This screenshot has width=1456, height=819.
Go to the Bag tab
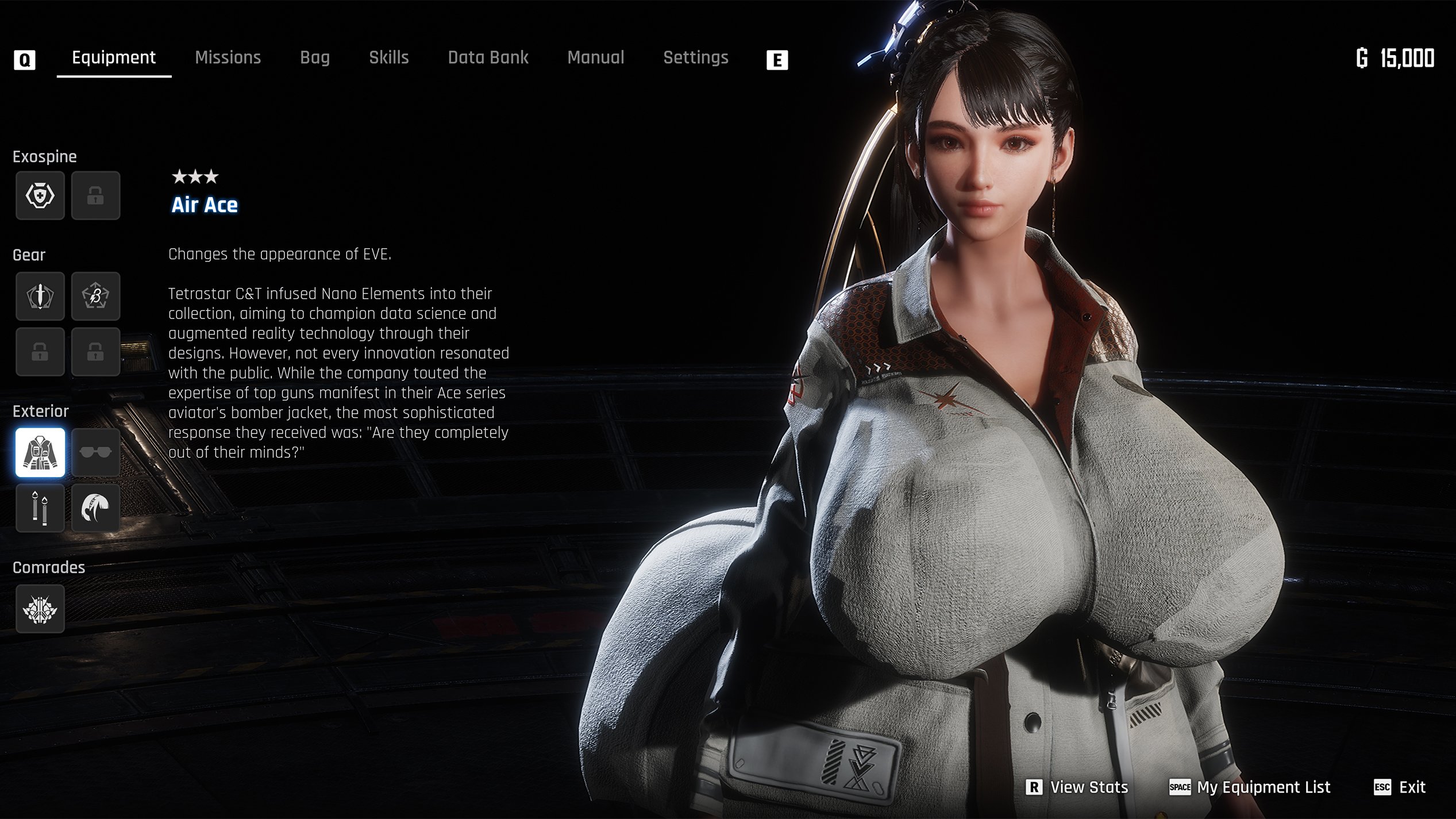pos(315,57)
